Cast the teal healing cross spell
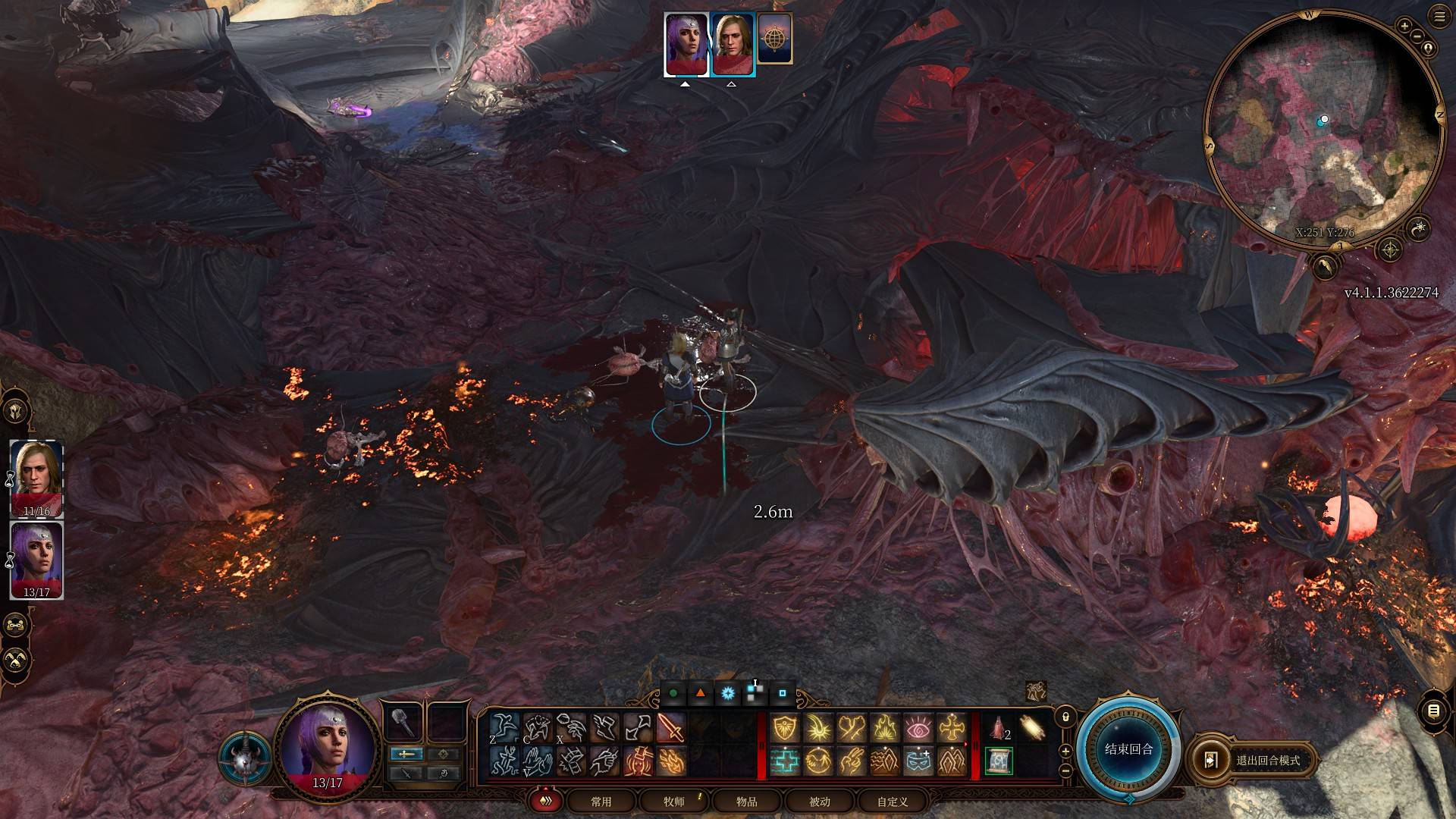Viewport: 1456px width, 819px height. 784,761
